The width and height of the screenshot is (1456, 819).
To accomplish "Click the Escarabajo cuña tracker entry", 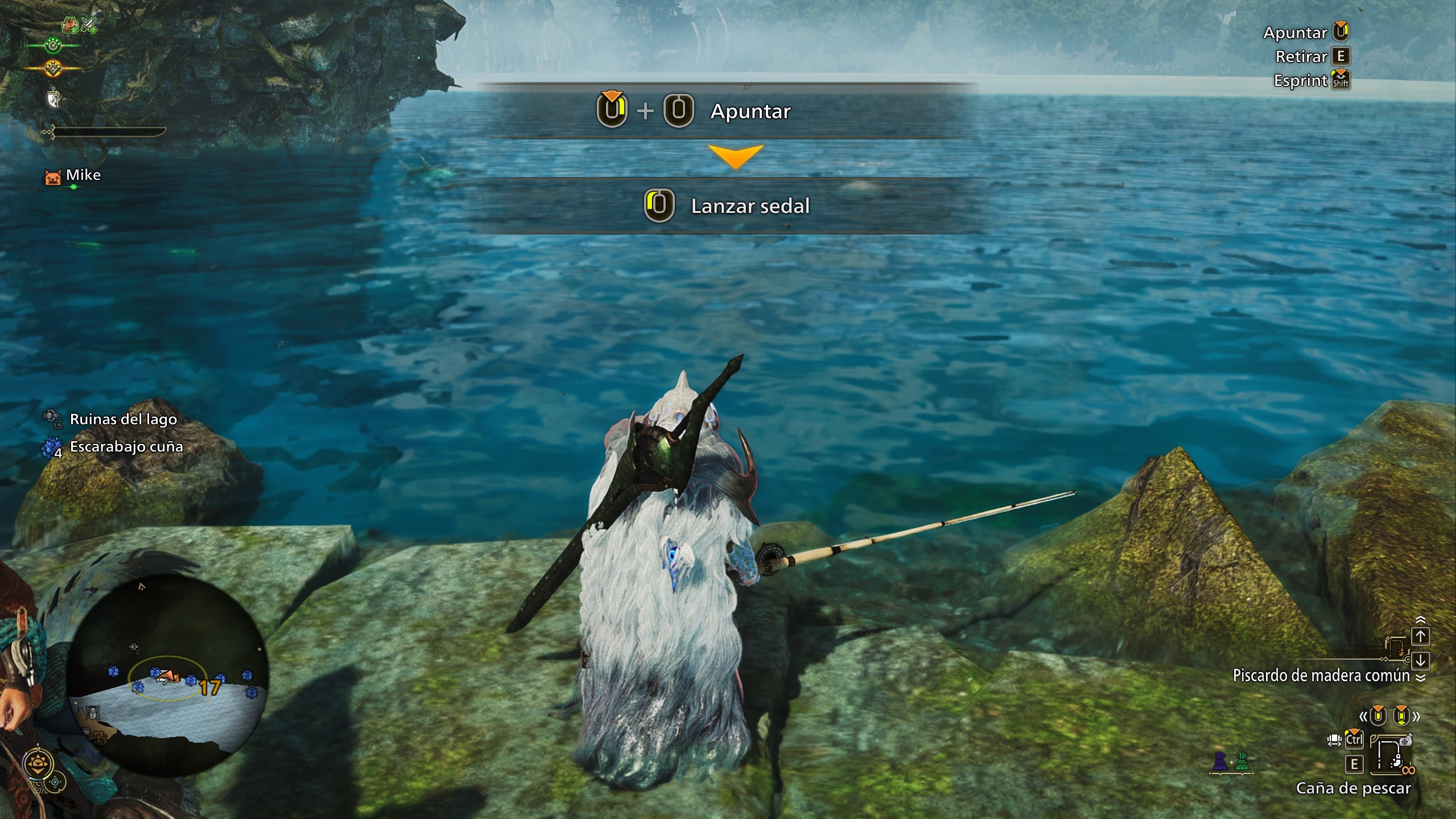I will pos(126,447).
